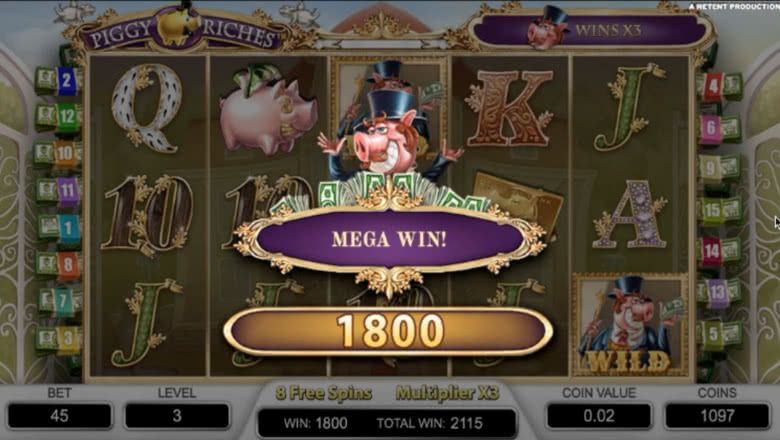Viewport: 780px width, 440px height.
Task: Click payline 10 marker
Action: click(66, 154)
